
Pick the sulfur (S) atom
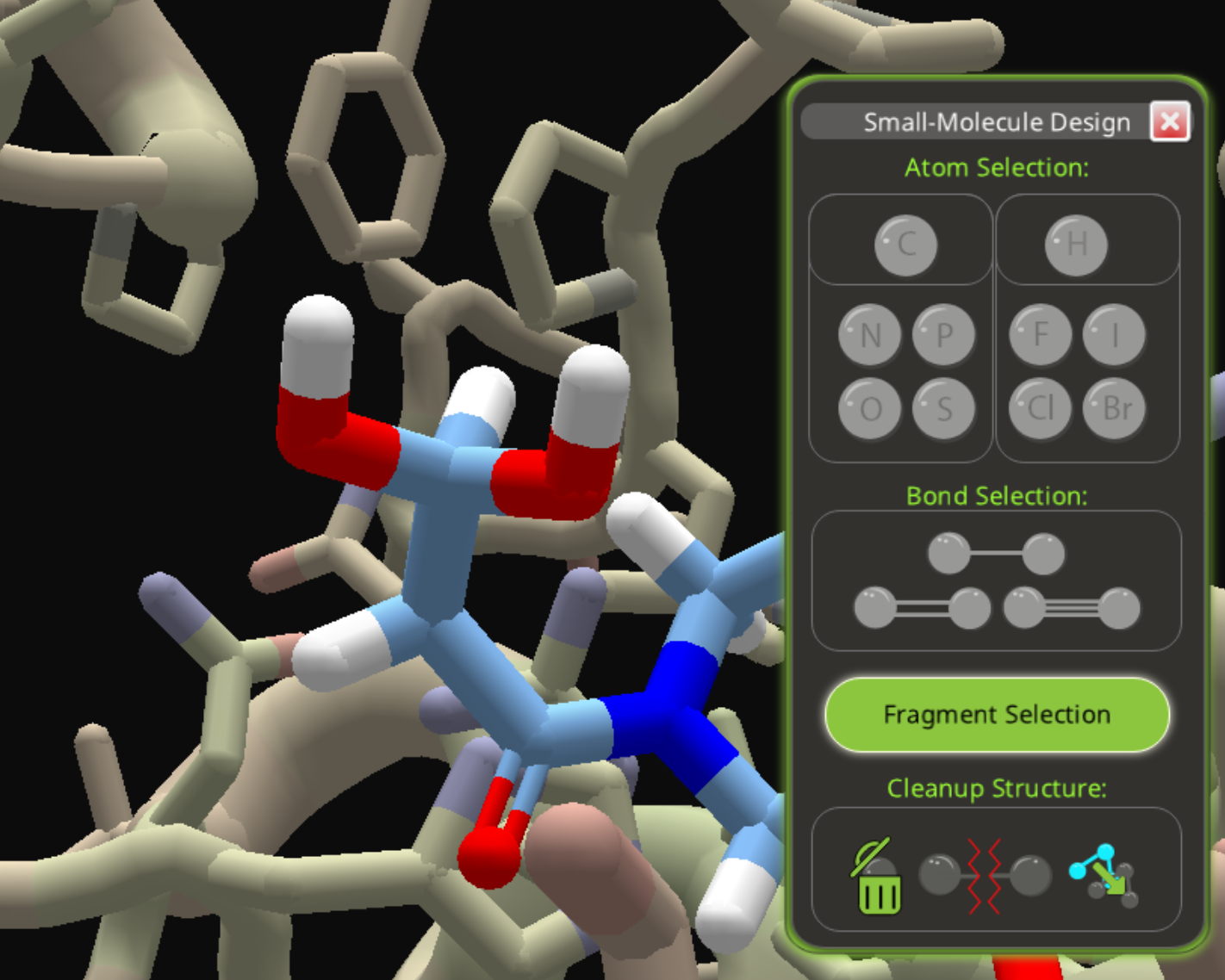click(x=943, y=408)
